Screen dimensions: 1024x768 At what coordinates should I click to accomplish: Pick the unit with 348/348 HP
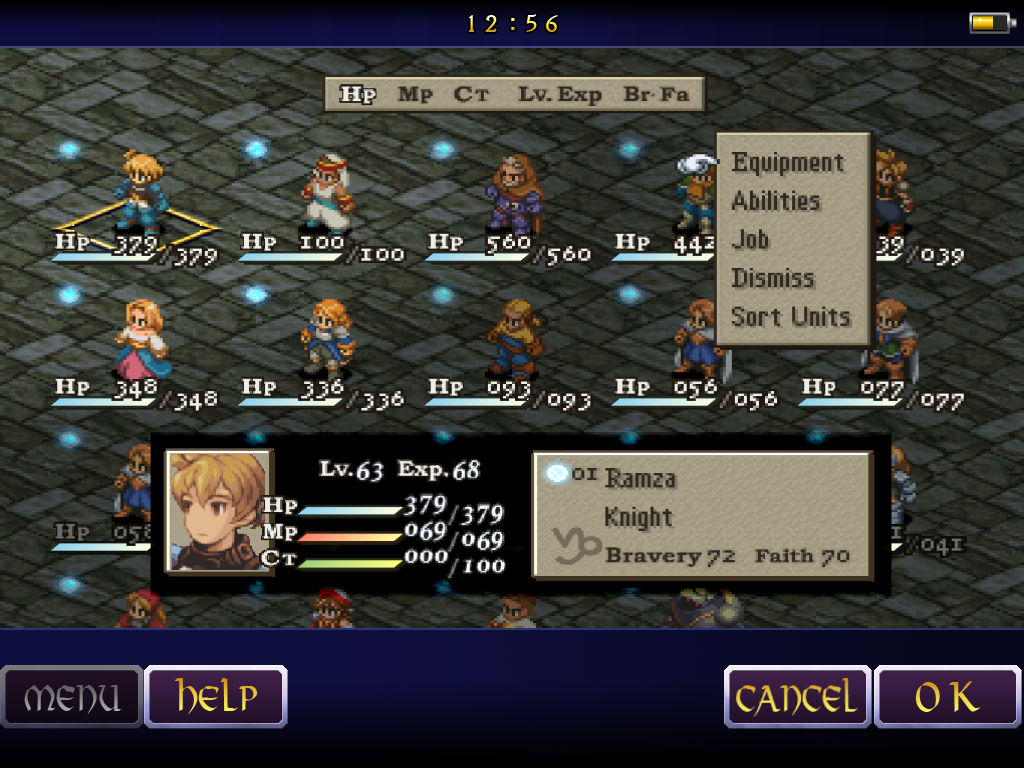[x=143, y=340]
